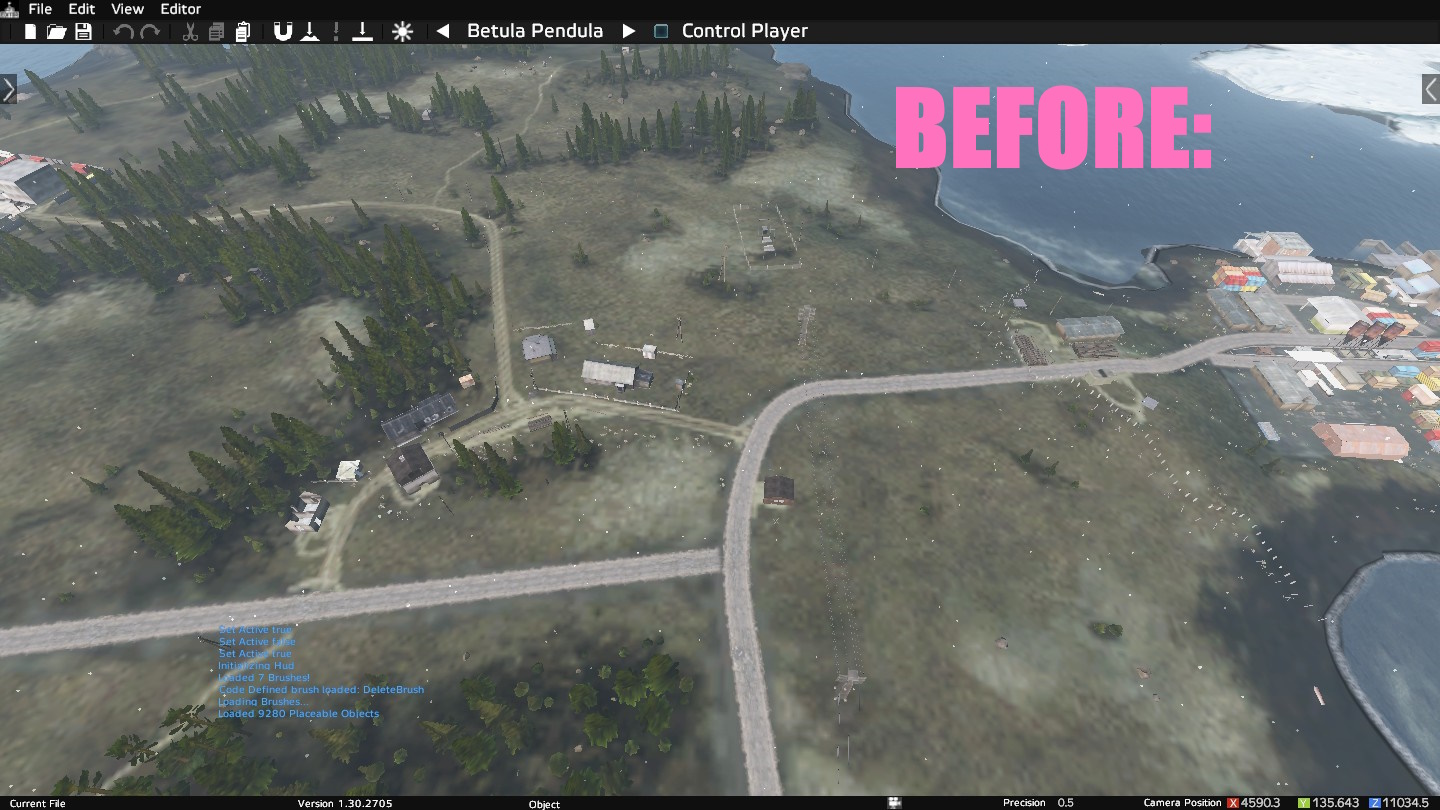This screenshot has height=810, width=1440.
Task: Save the current map via the save icon
Action: [83, 30]
